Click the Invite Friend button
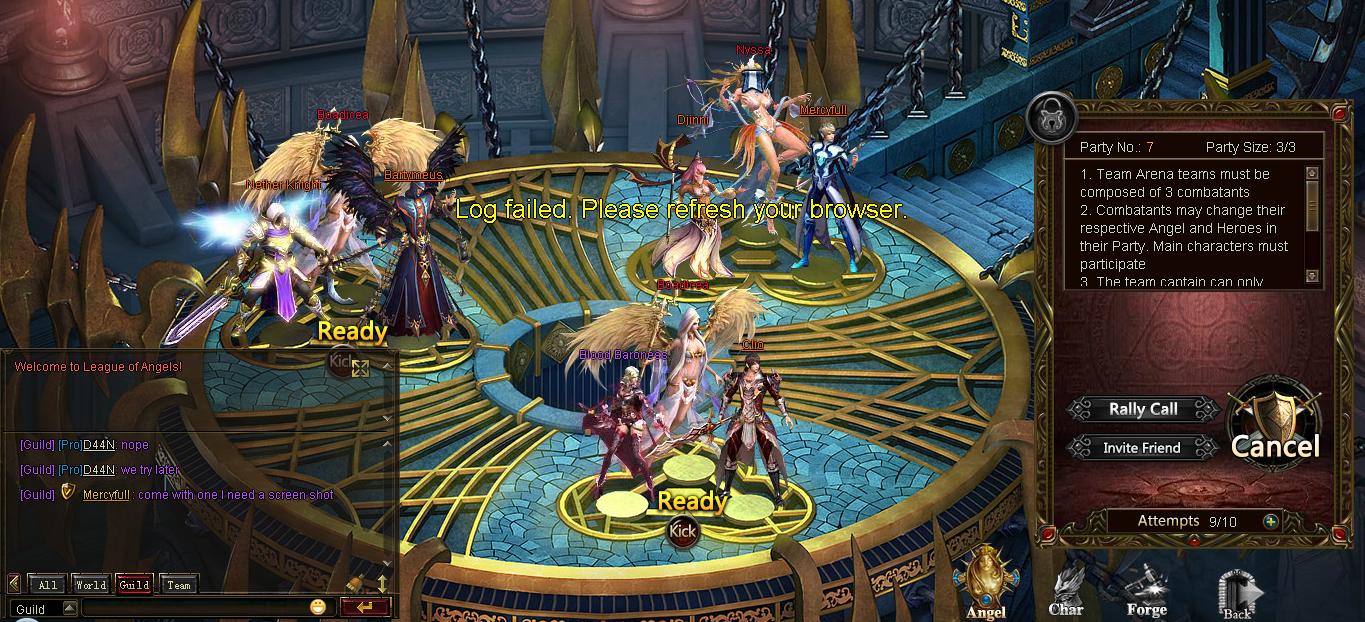Viewport: 1365px width, 622px height. [x=1141, y=448]
